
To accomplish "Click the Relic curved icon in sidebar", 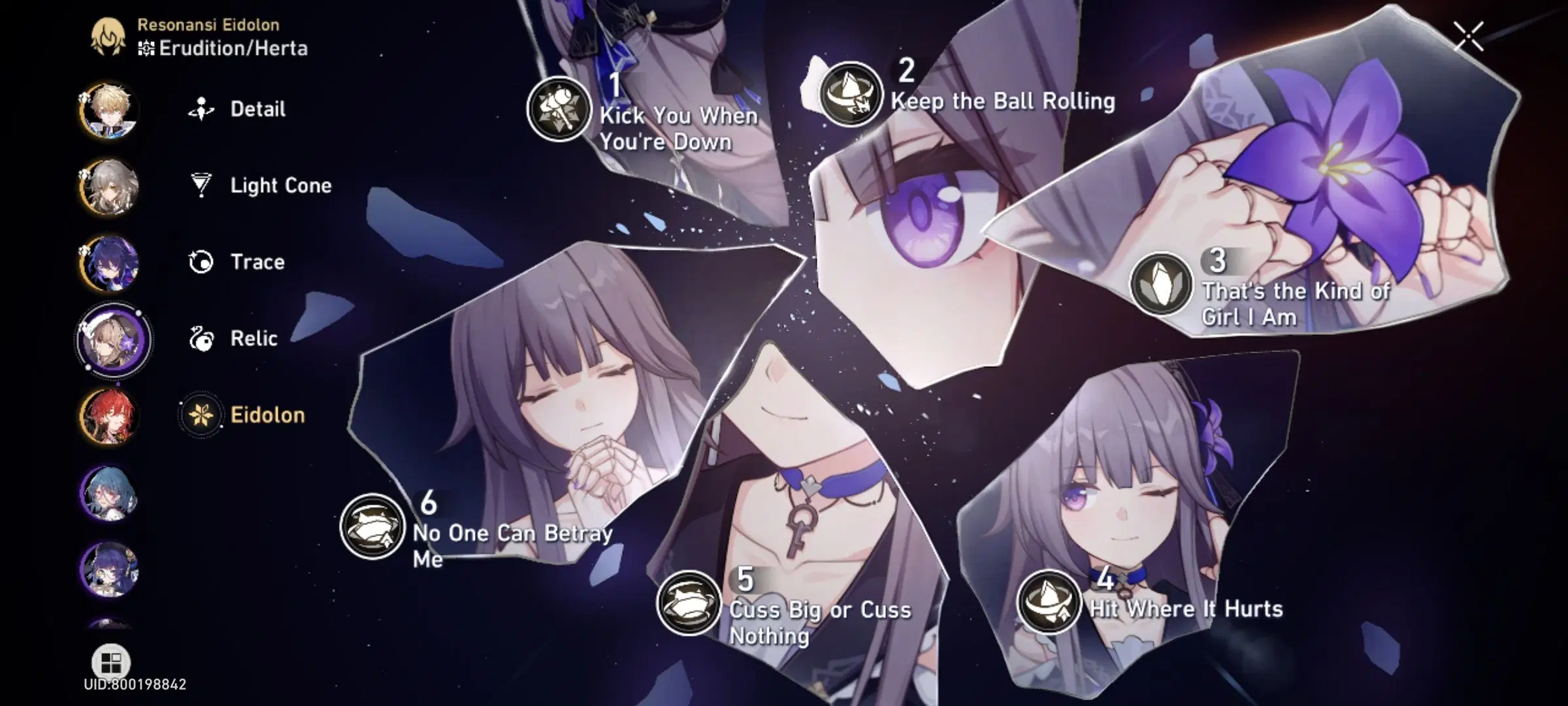I will 203,337.
